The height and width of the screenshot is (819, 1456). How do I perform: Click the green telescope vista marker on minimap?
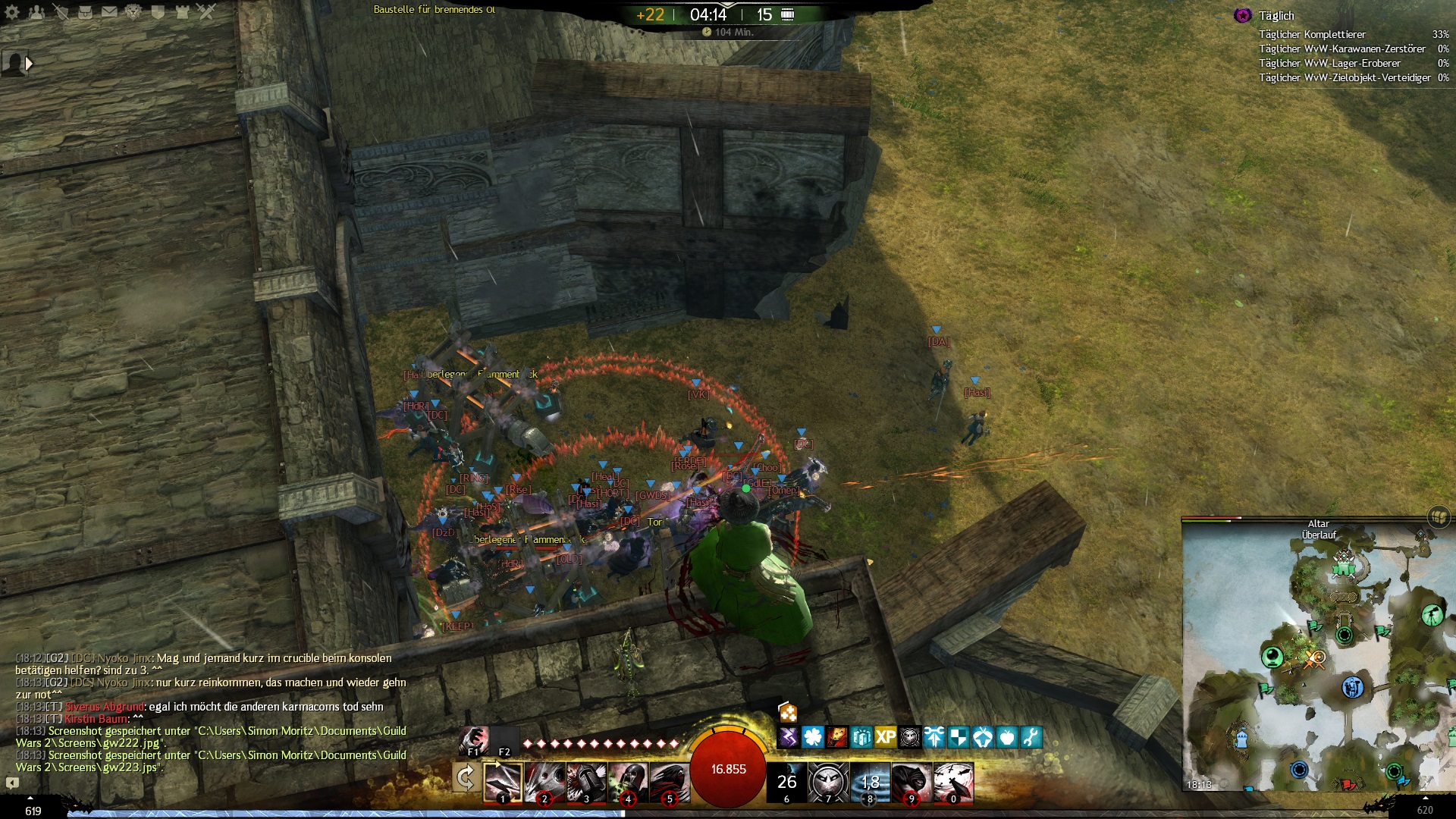(x=1432, y=614)
